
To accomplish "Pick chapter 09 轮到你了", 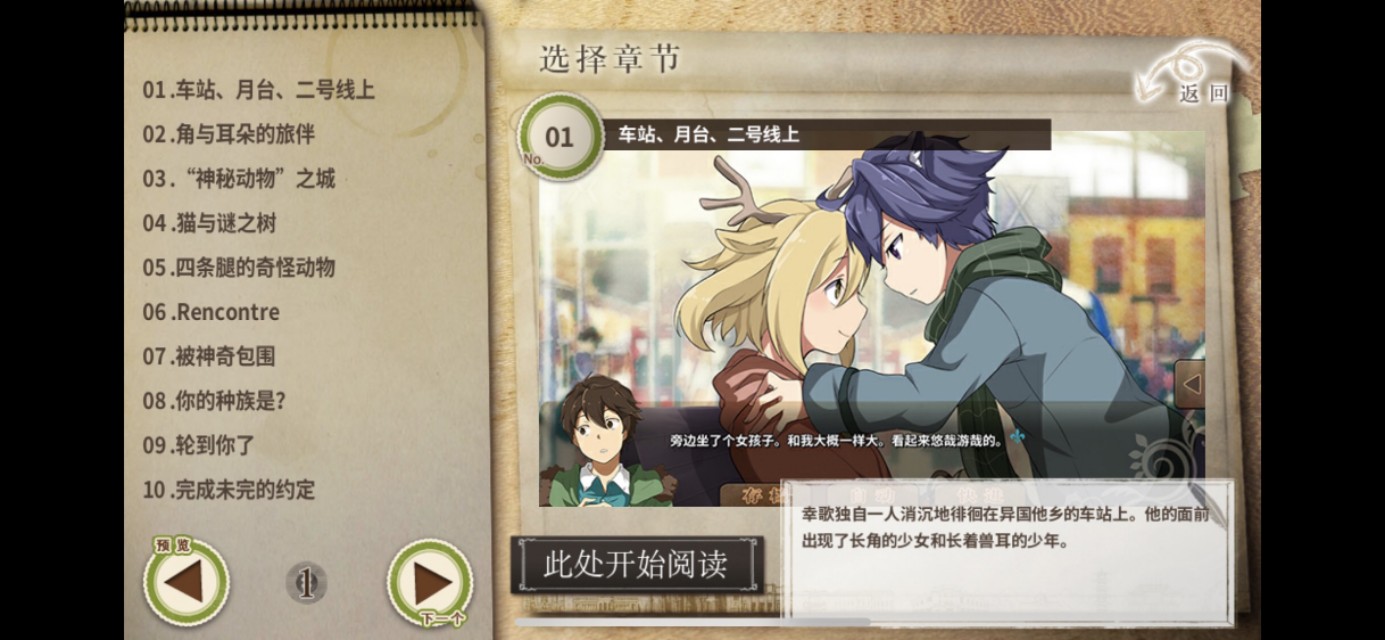I will click(x=198, y=445).
